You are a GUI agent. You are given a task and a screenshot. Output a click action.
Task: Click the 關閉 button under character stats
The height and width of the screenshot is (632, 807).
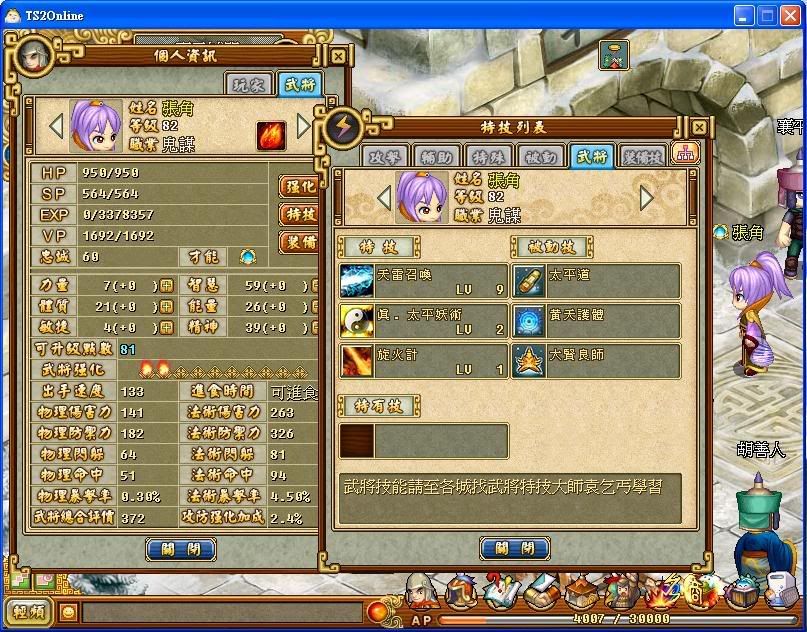[181, 548]
